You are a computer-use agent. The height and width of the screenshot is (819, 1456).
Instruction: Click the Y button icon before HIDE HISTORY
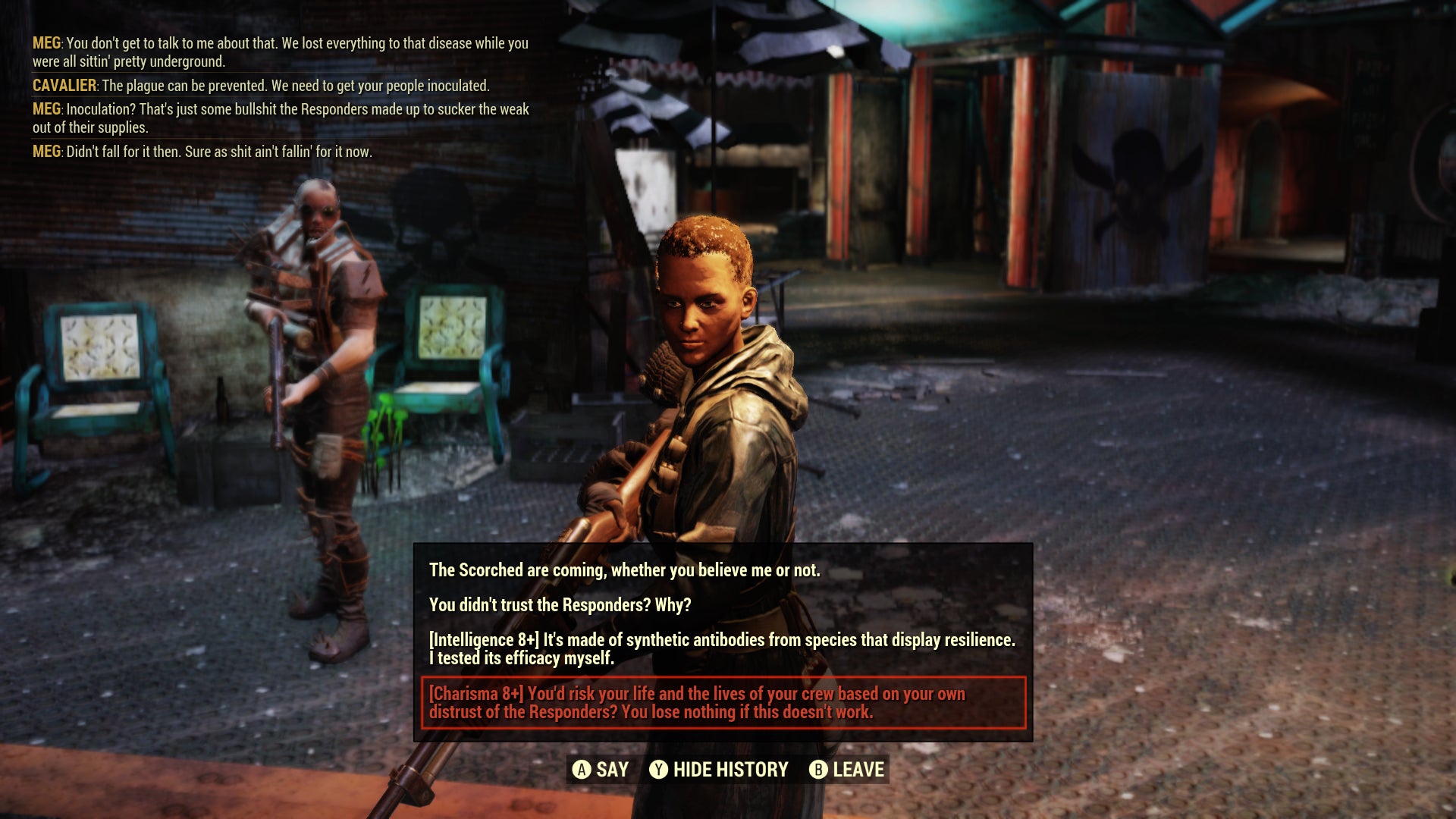coord(659,770)
